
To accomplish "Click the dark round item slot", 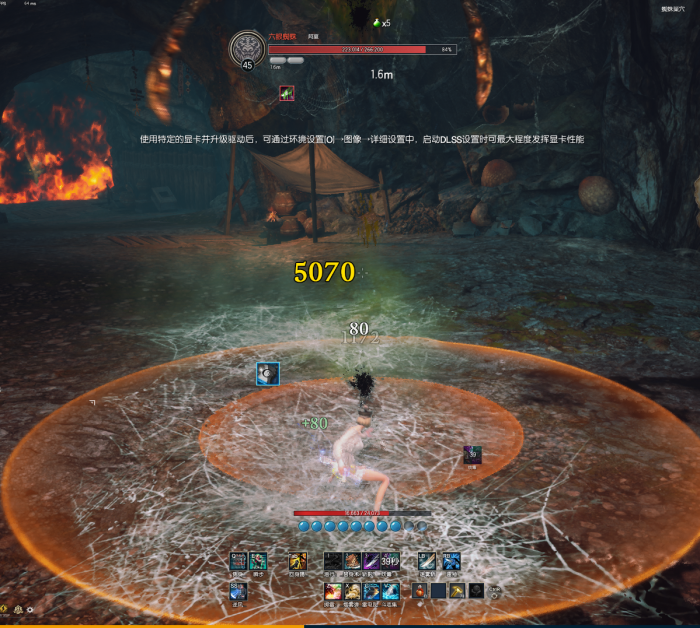I will pyautogui.click(x=476, y=591).
